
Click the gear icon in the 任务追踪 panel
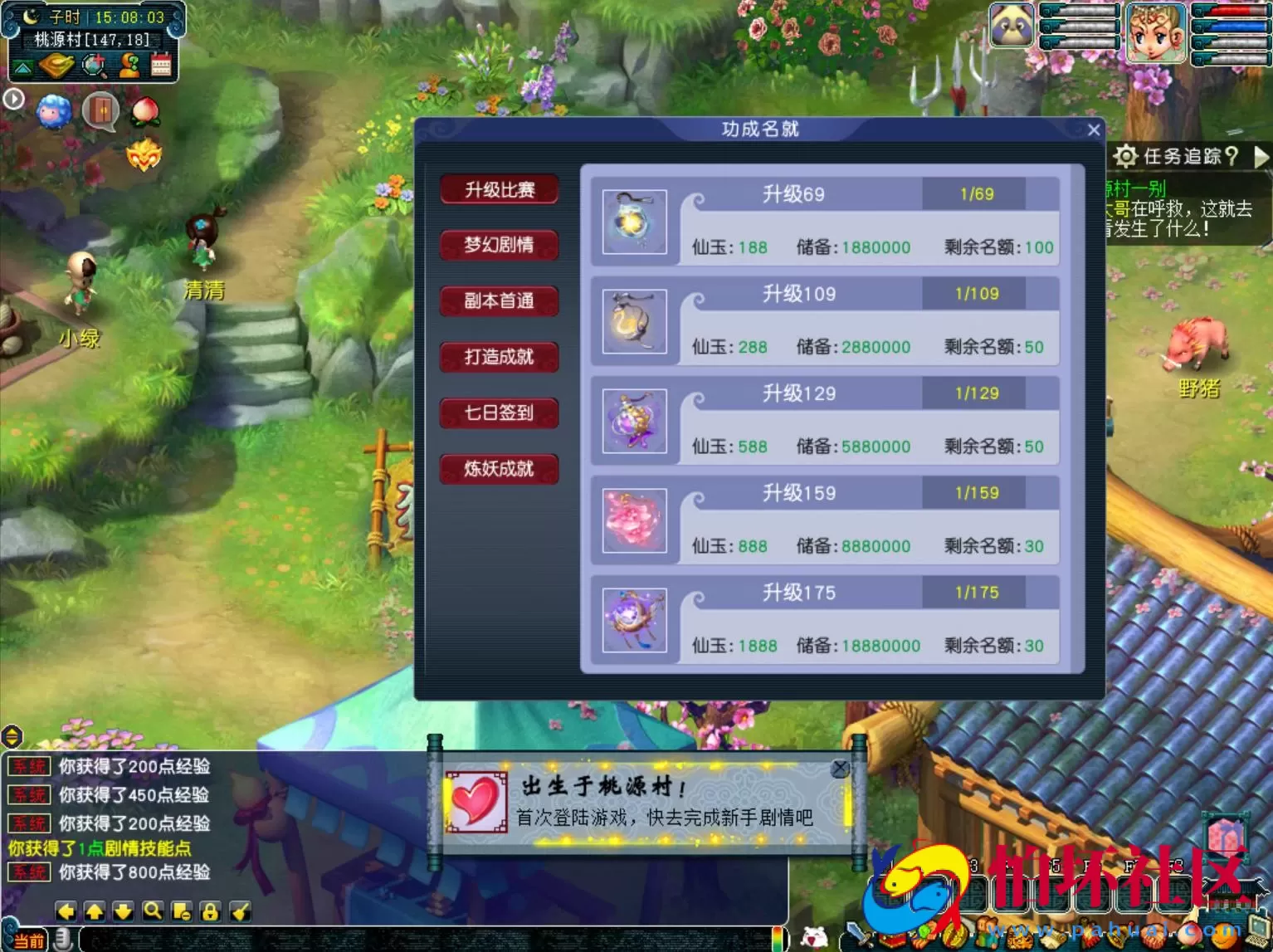click(1126, 156)
